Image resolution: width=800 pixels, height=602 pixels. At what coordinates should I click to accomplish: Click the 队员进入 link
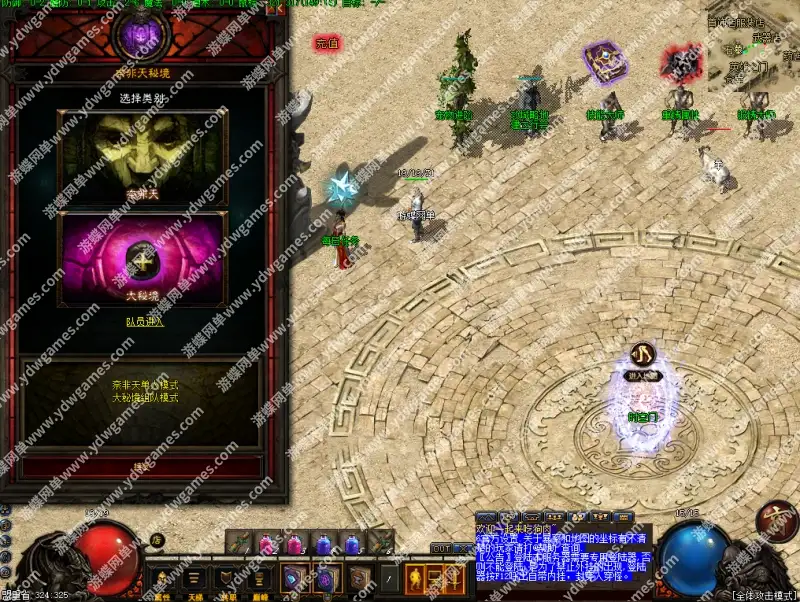(x=142, y=321)
